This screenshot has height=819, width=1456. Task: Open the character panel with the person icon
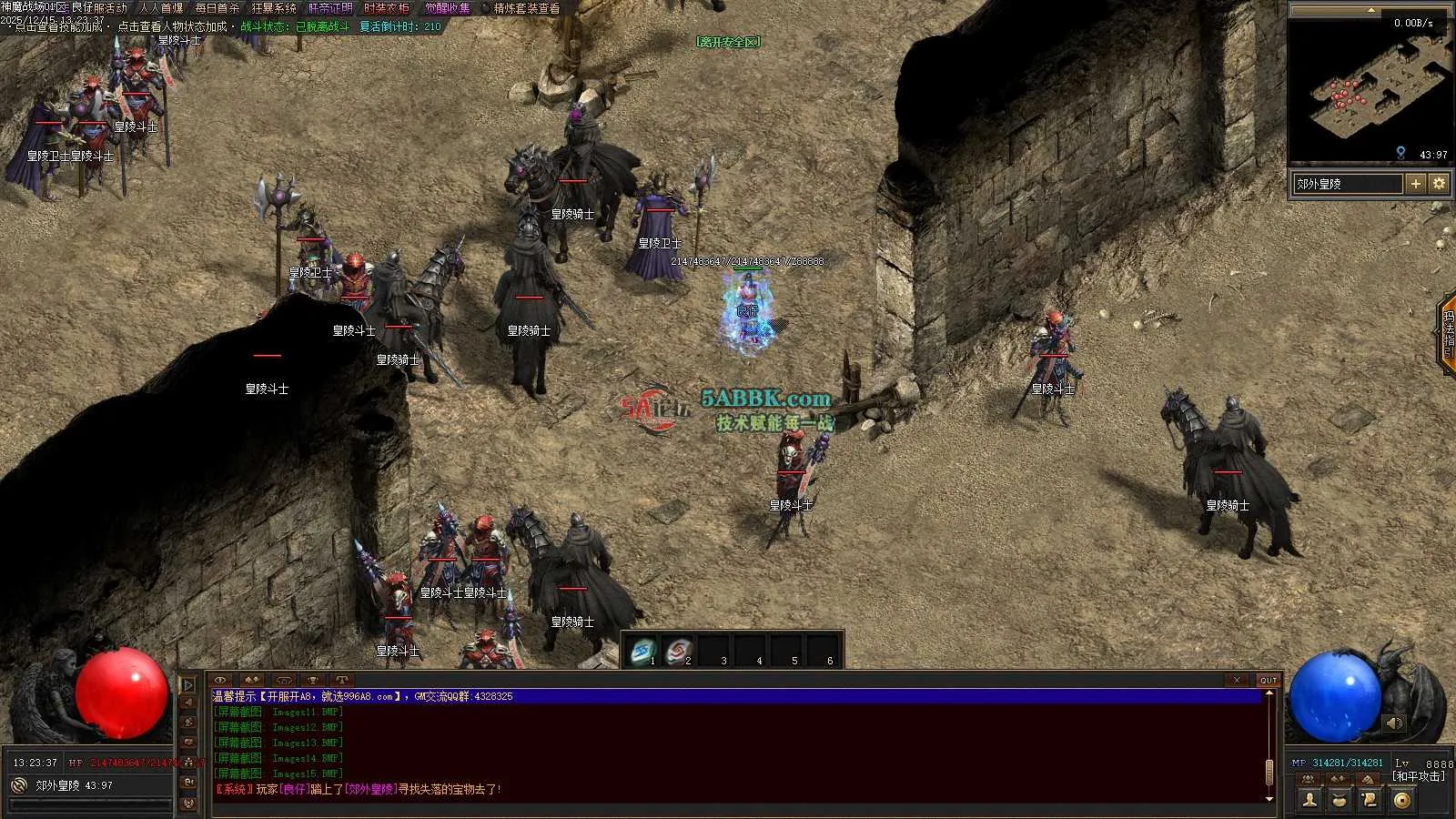coord(1309,800)
